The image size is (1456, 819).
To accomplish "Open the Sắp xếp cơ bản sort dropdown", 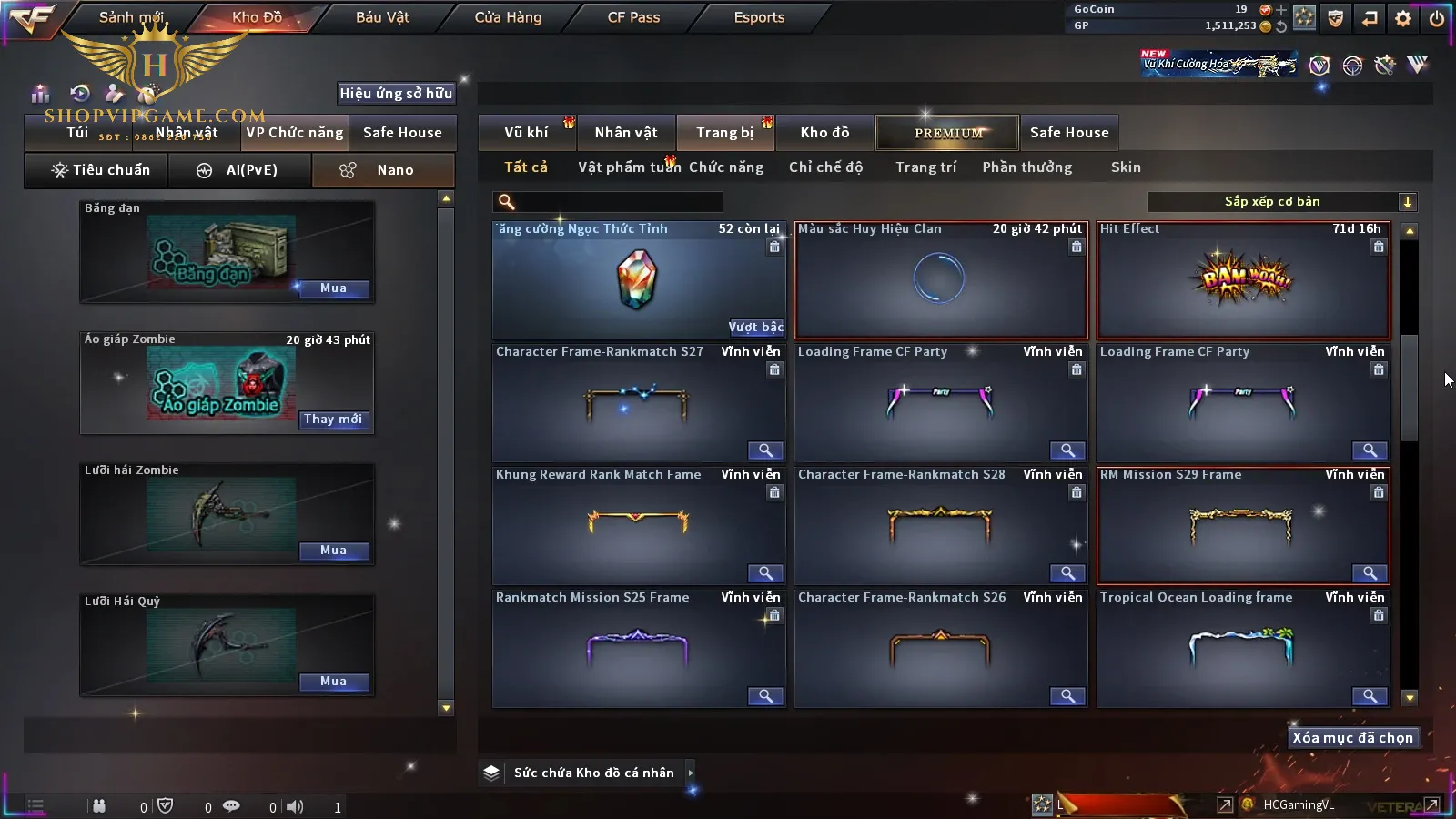I will [x=1281, y=202].
